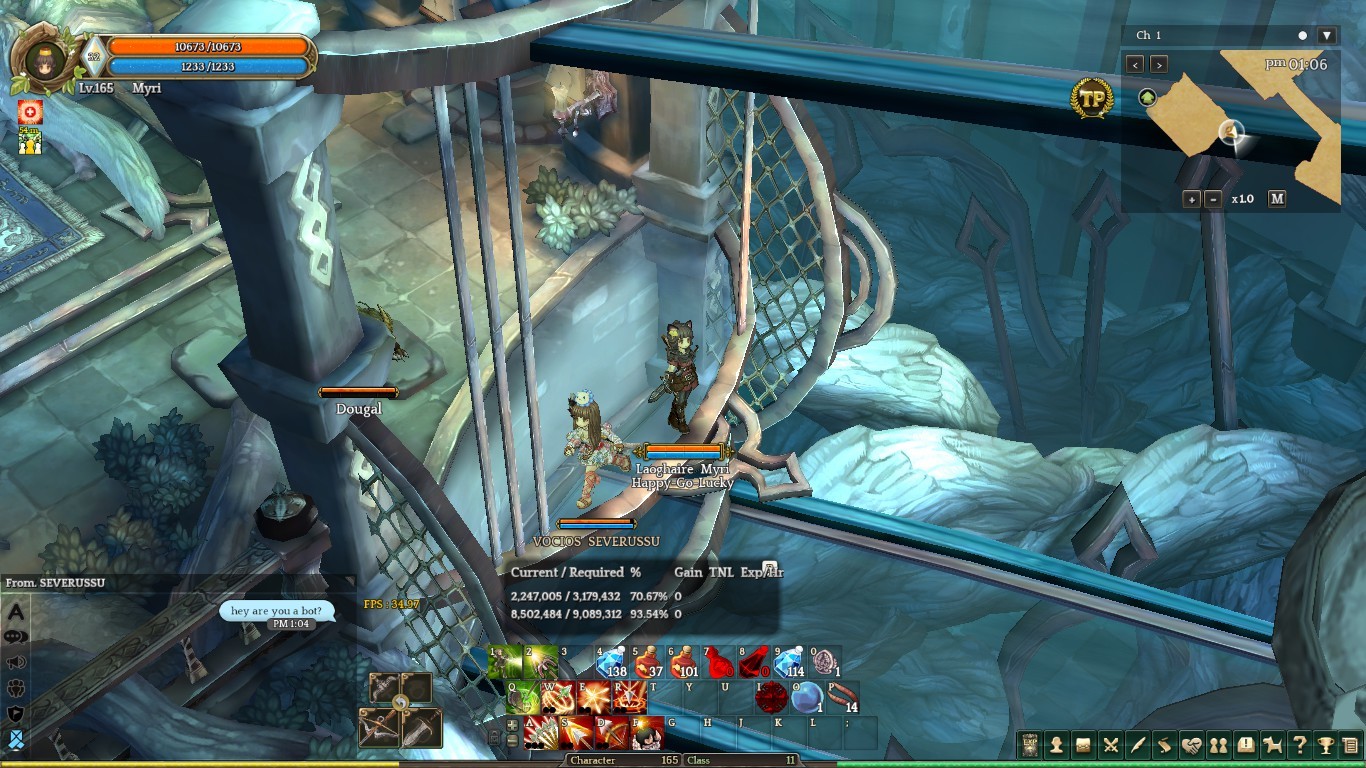The width and height of the screenshot is (1366, 768).
Task: Activate the multi-arrow skill on key A
Action: (x=541, y=733)
